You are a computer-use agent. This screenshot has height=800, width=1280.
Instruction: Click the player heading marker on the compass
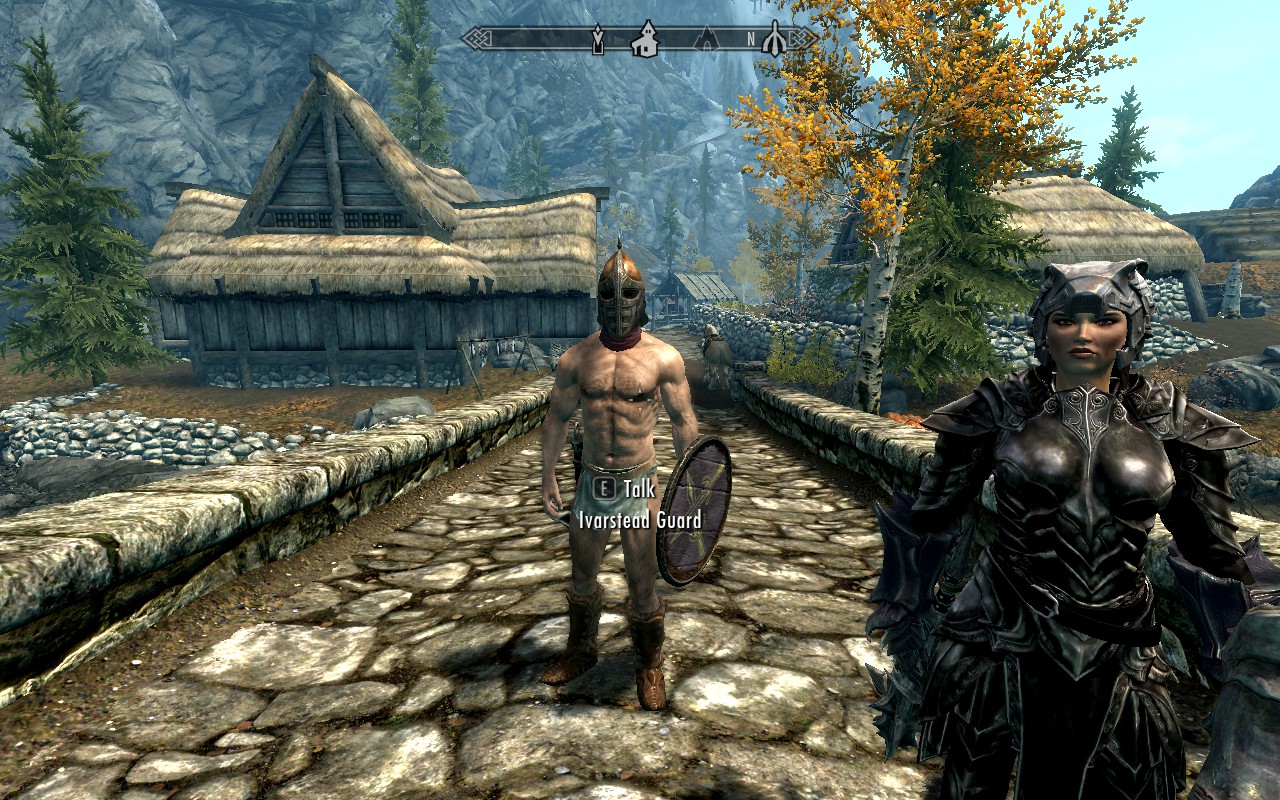click(x=776, y=40)
